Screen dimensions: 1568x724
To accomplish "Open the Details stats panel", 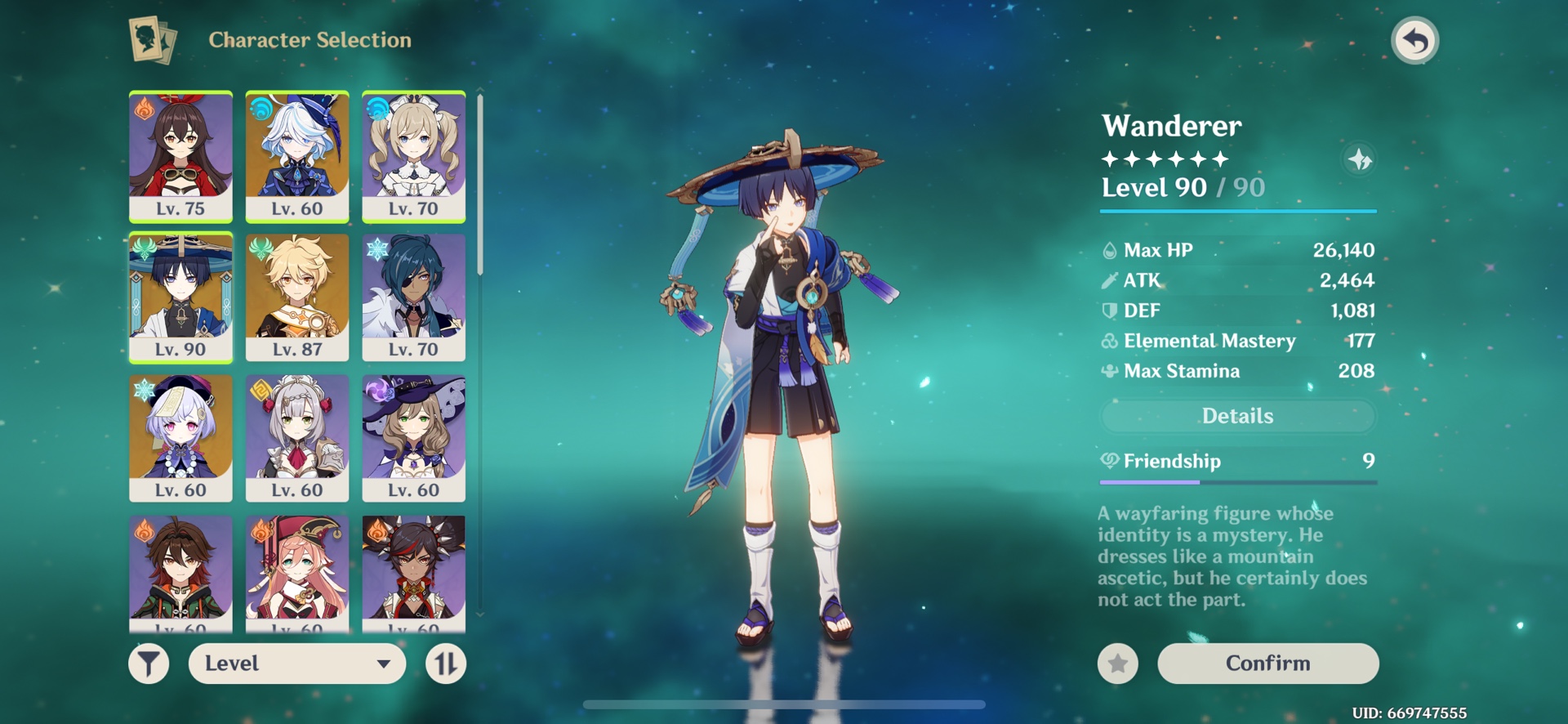I will (x=1237, y=416).
